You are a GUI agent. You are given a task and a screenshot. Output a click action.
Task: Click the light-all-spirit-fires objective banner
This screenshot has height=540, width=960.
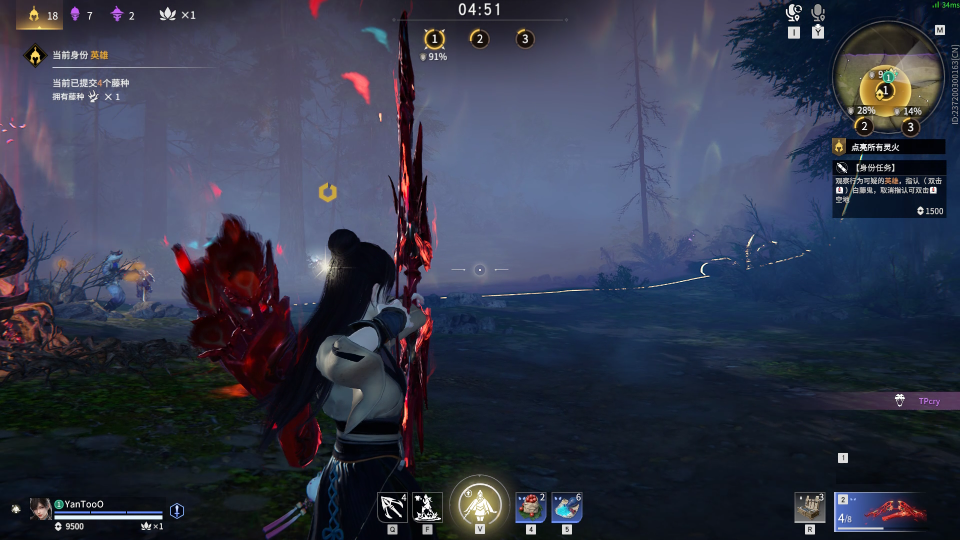[888, 146]
